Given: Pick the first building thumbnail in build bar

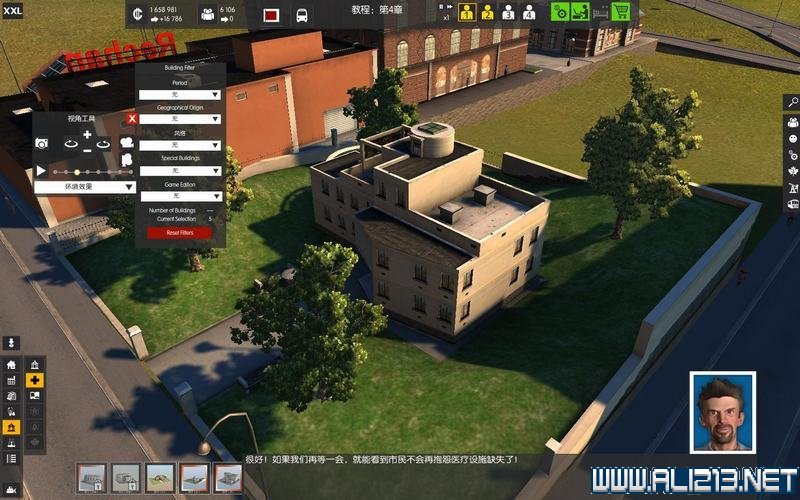Looking at the screenshot, I should [x=91, y=478].
